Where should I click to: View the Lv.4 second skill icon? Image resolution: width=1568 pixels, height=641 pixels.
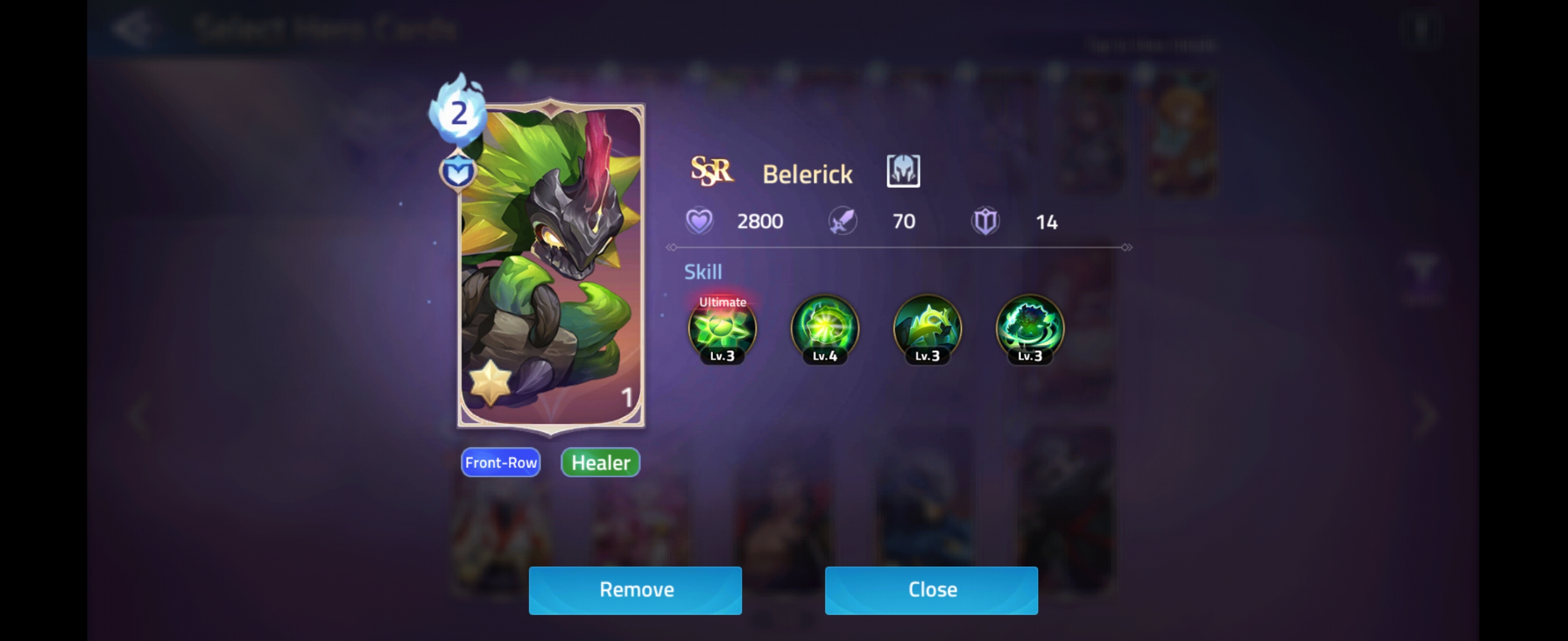824,331
